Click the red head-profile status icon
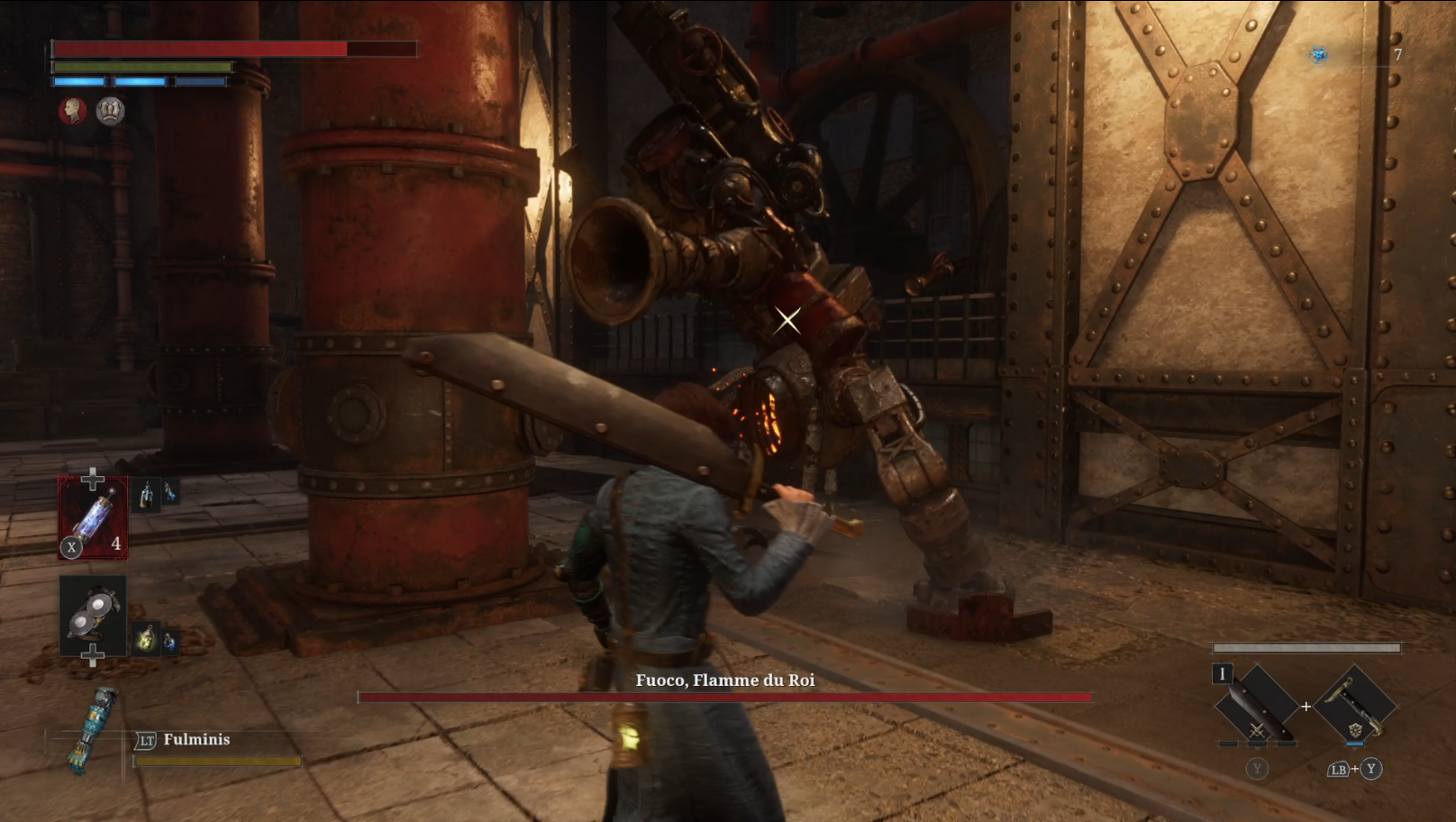1456x822 pixels. (x=73, y=111)
